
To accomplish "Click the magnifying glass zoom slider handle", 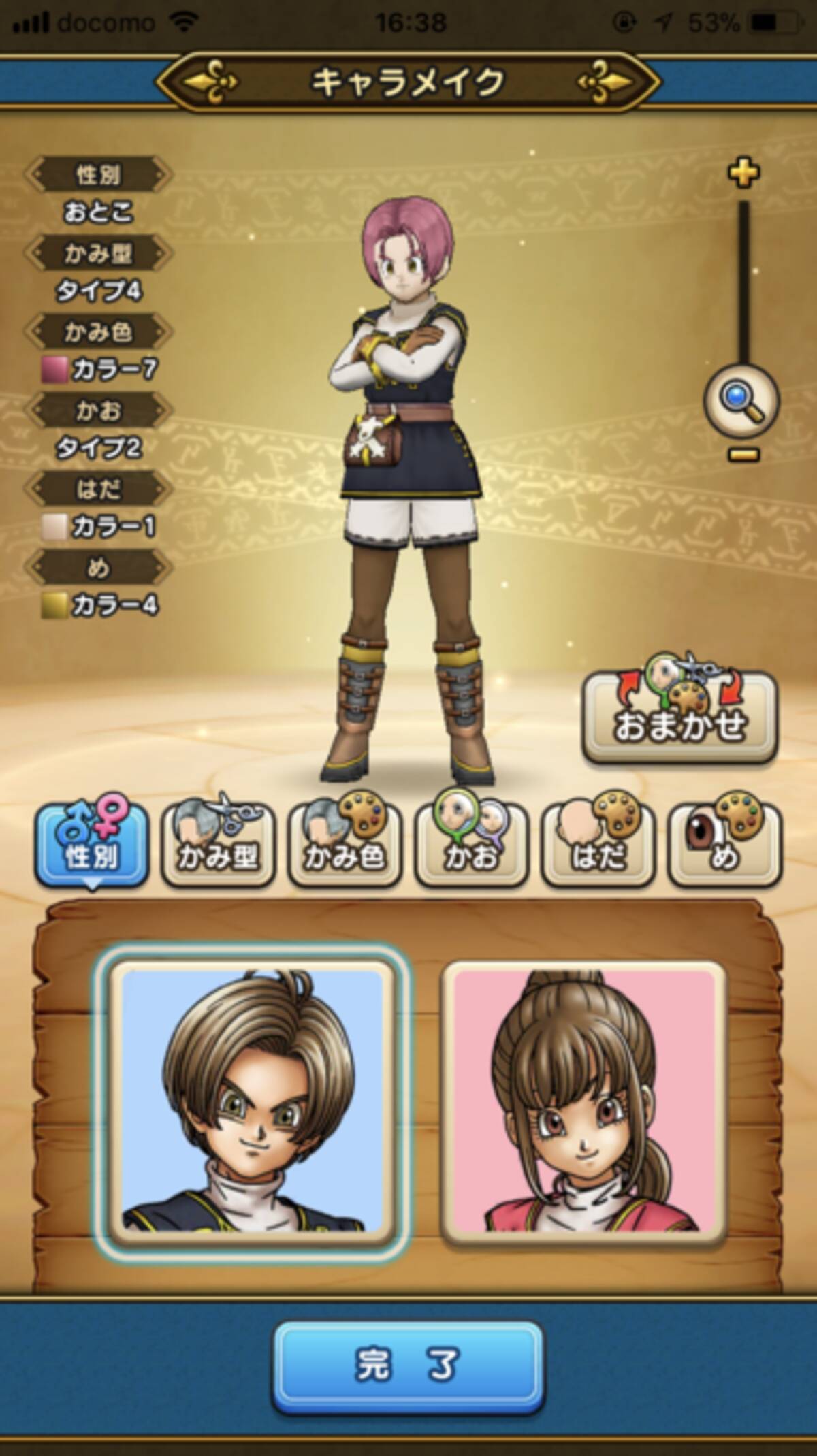I will click(741, 400).
